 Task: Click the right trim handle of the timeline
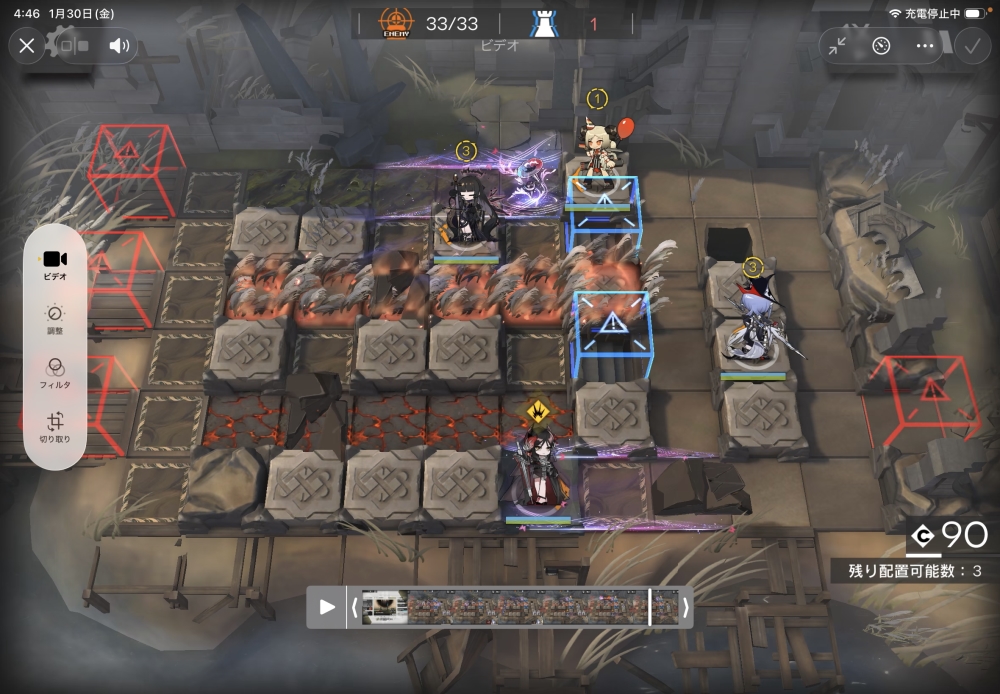click(x=685, y=607)
